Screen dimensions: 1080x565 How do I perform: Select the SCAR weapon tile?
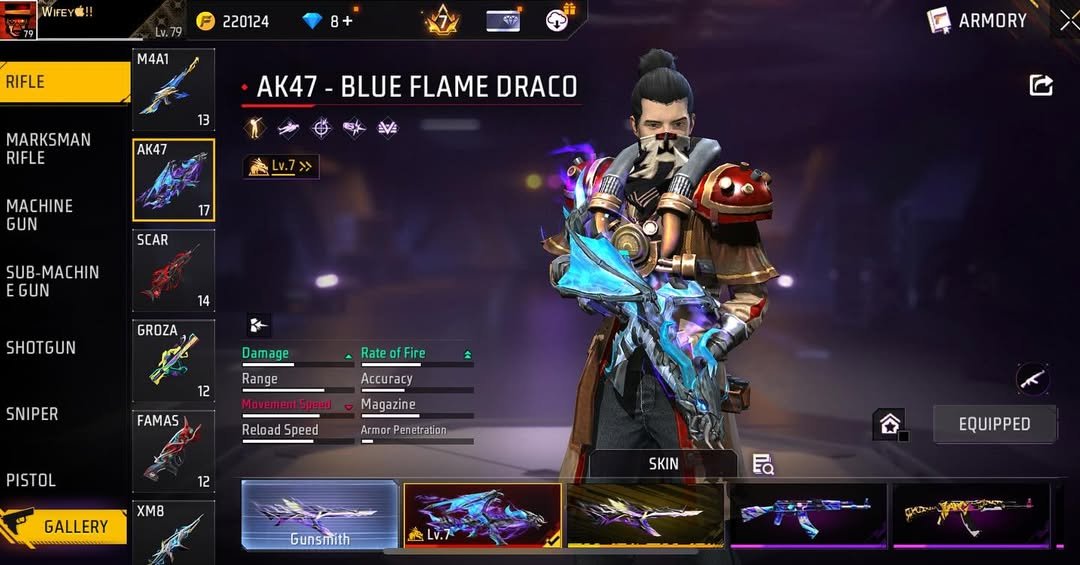pyautogui.click(x=173, y=271)
